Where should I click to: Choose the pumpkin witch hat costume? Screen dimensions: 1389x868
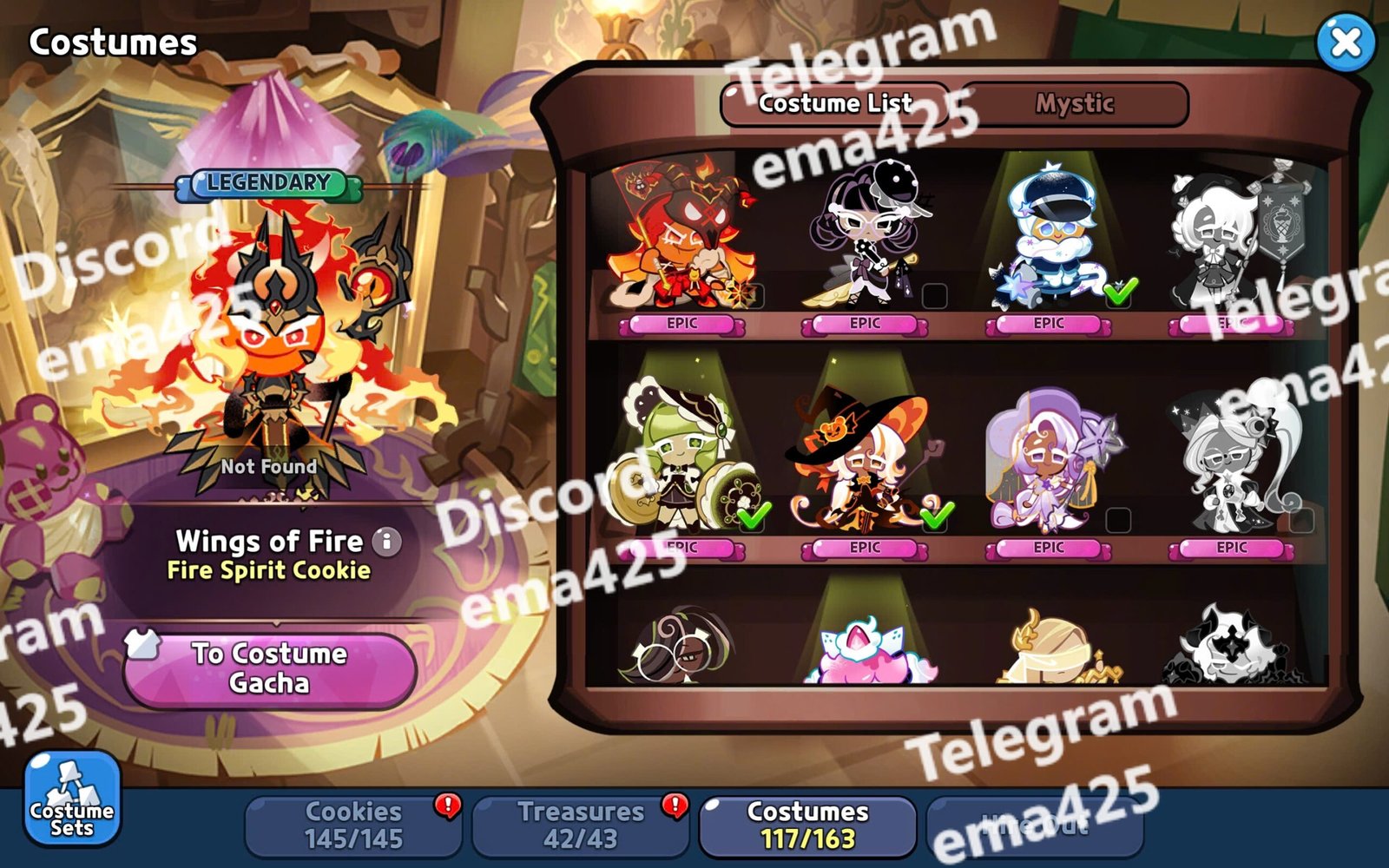pos(865,460)
